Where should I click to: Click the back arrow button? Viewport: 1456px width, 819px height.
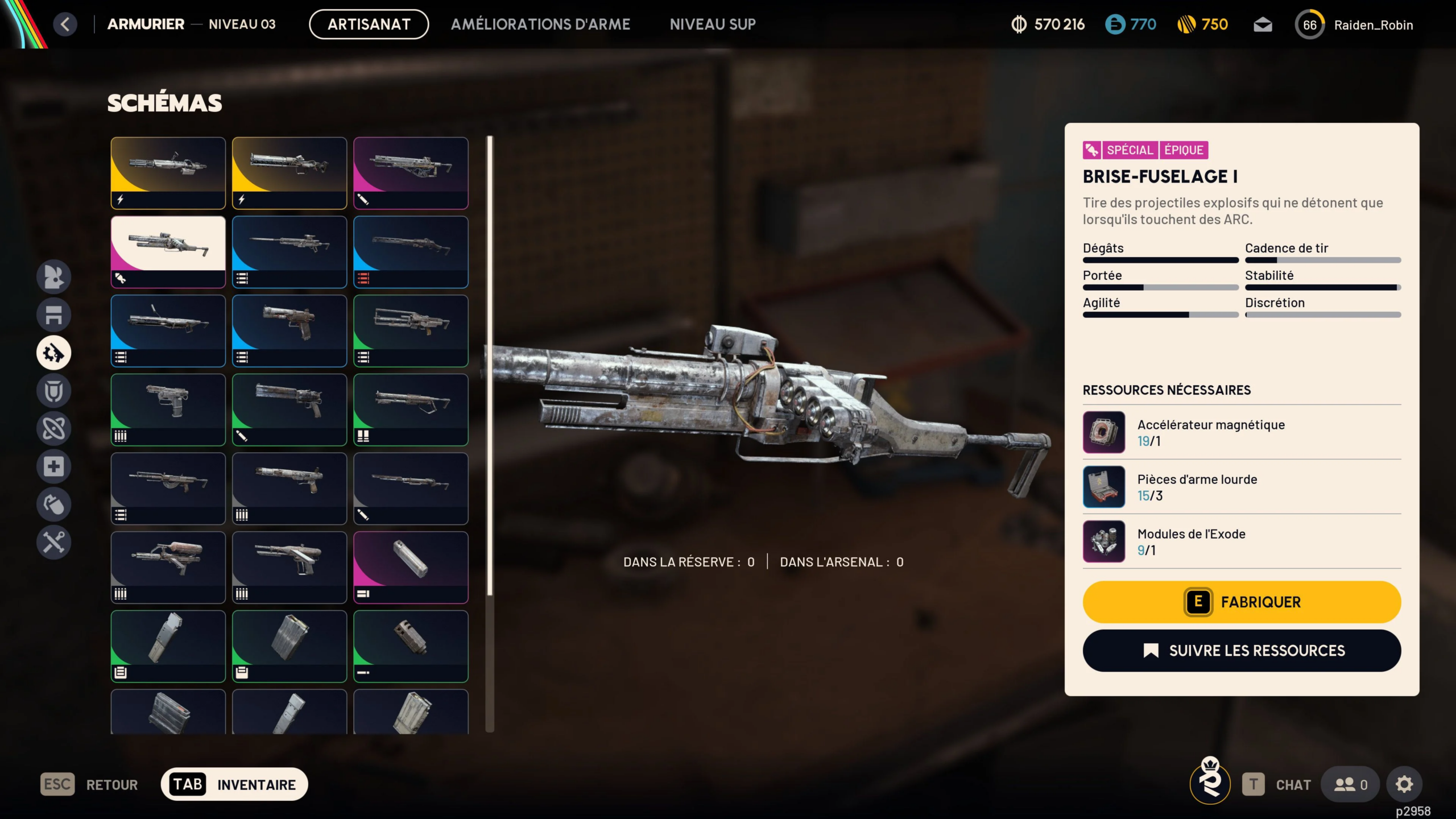65,24
